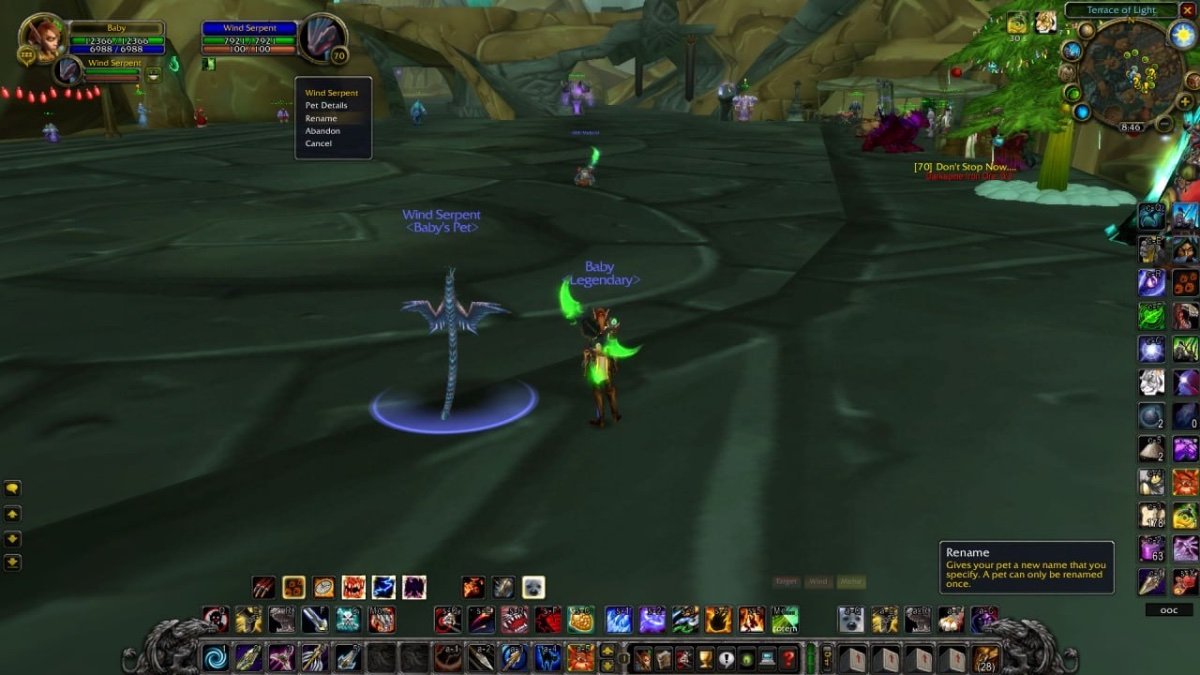Click the white seal pet bar icon
Screen dimensions: 1200x675
533,587
